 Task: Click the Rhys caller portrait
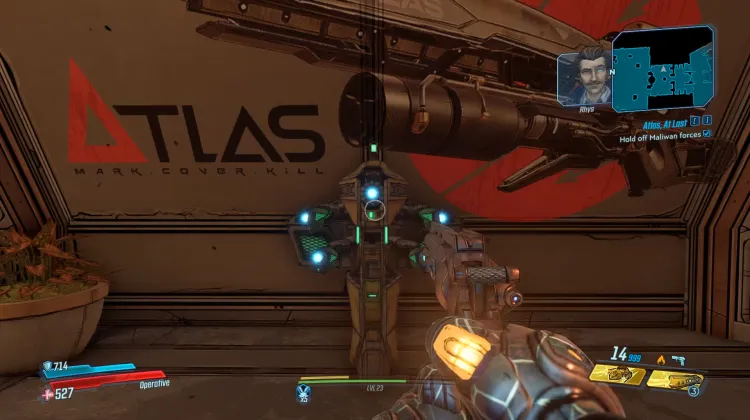pyautogui.click(x=585, y=72)
